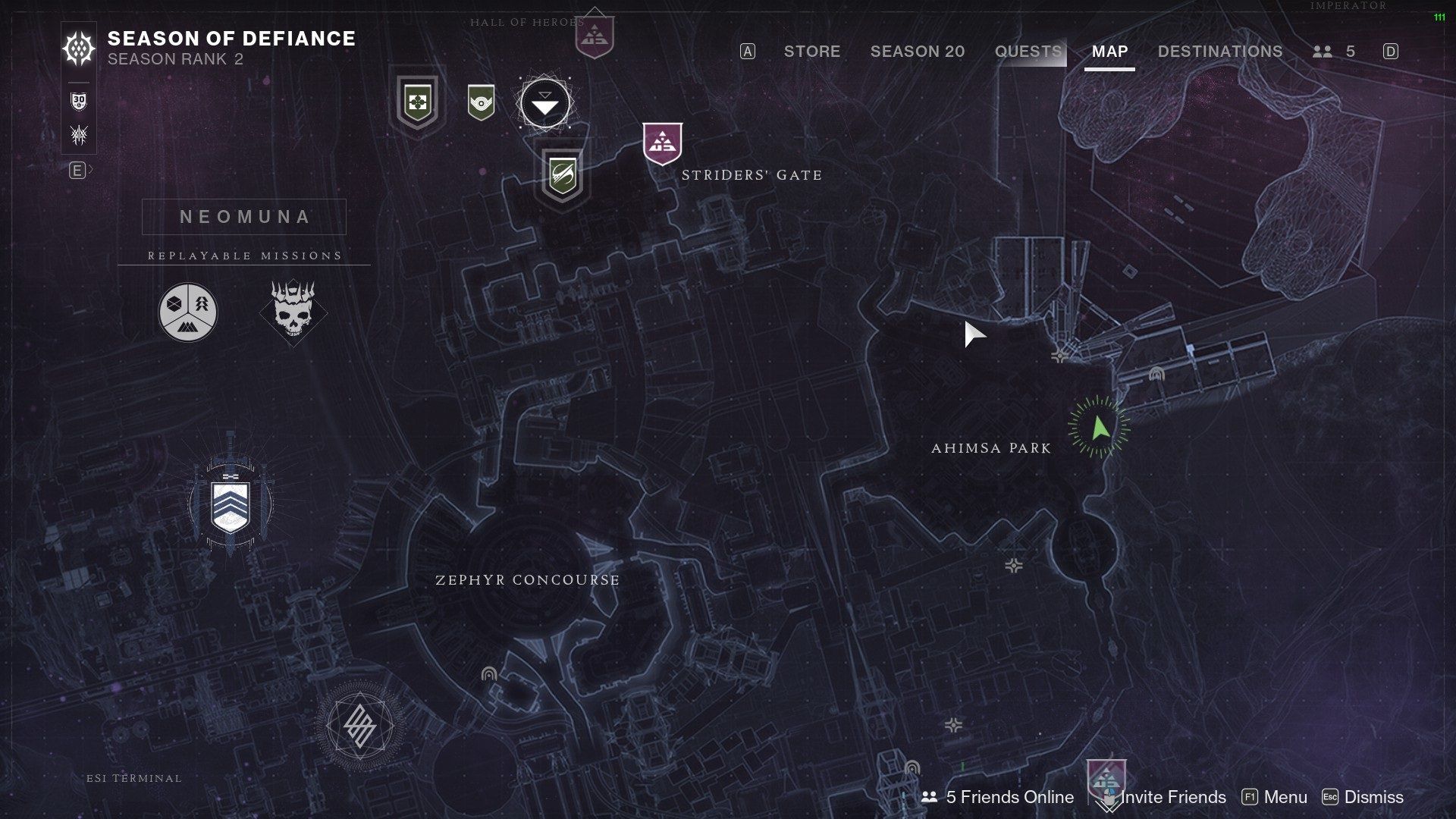Viewport: 1456px width, 819px height.
Task: Switch to the Destinations tab
Action: point(1219,52)
